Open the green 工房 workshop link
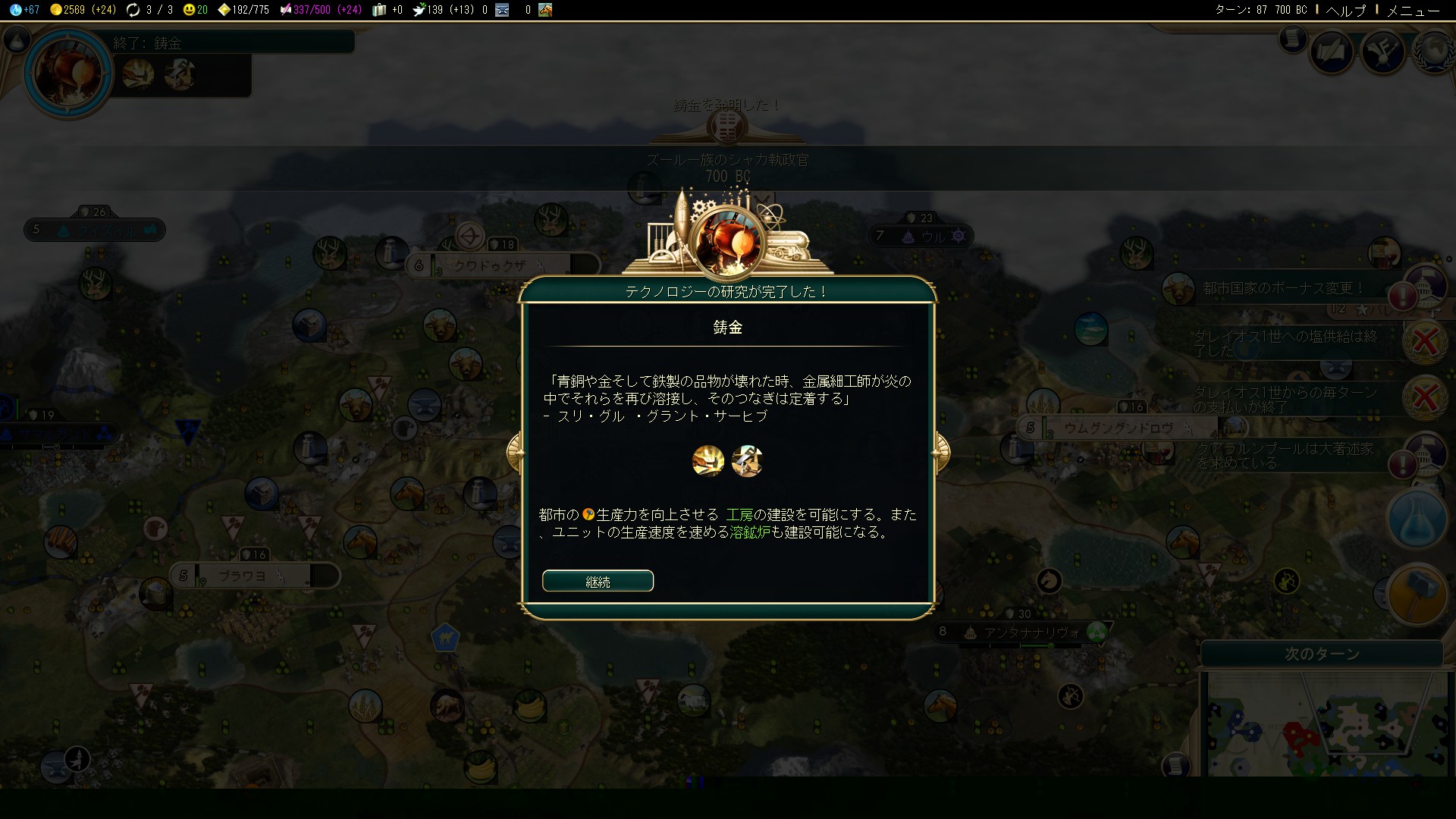1456x819 pixels. [739, 515]
